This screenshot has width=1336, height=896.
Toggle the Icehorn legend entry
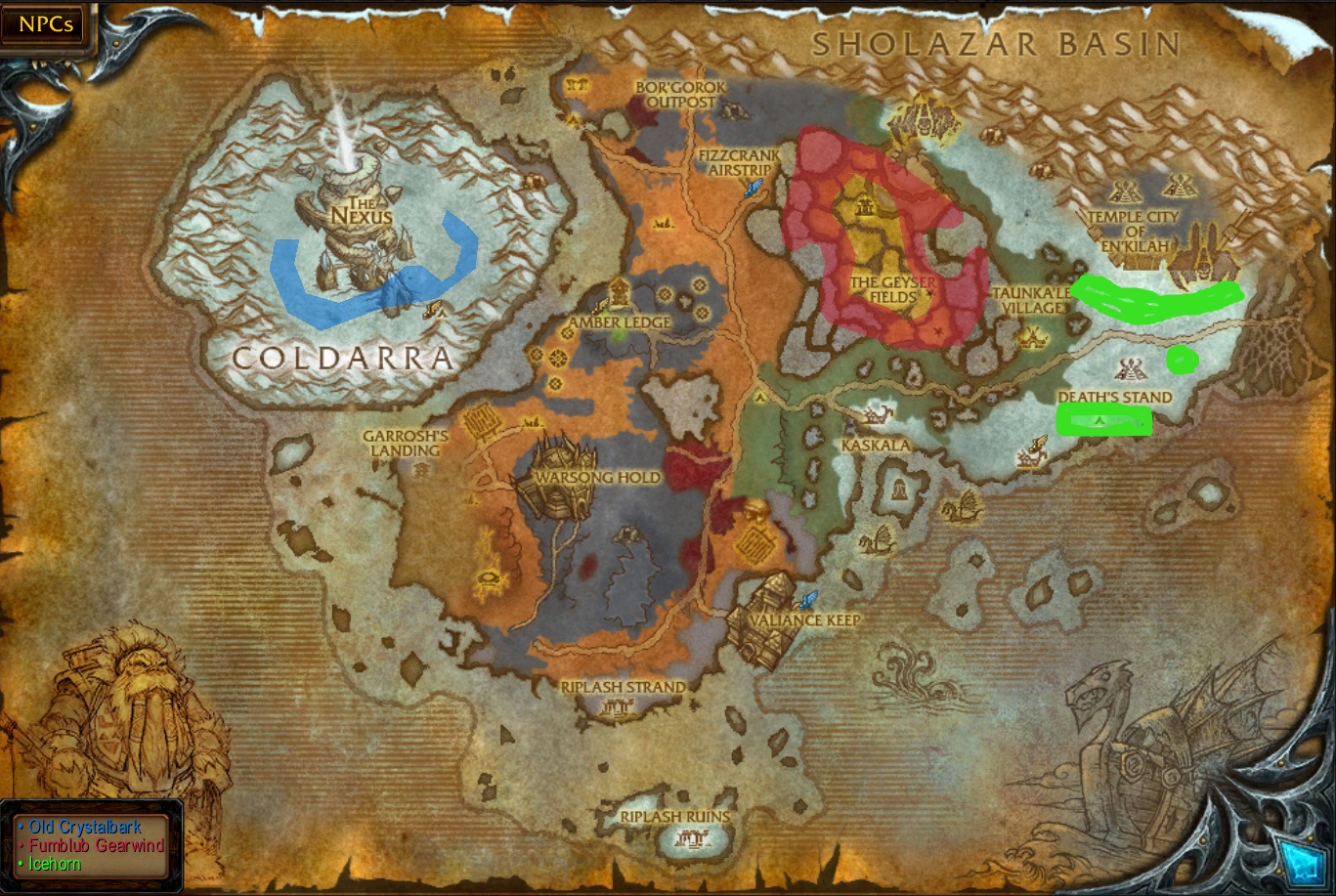click(x=54, y=864)
